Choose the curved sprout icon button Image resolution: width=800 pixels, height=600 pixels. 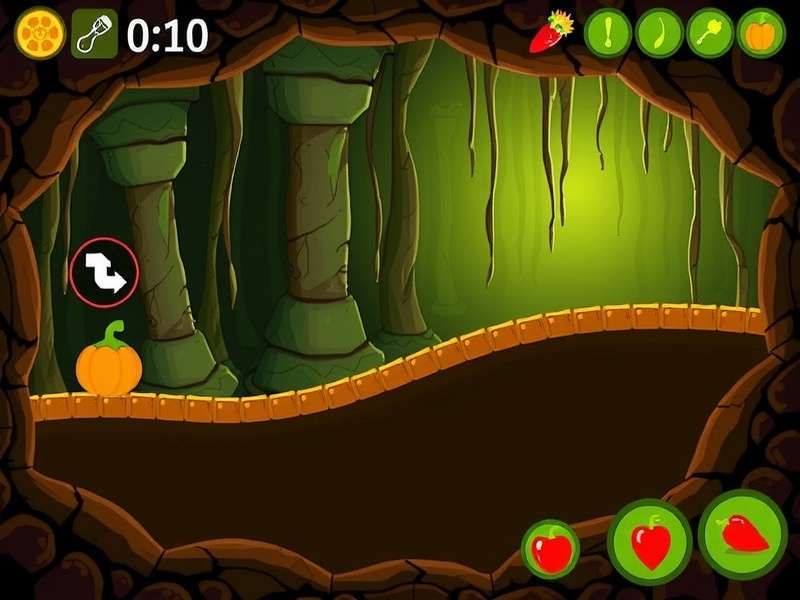click(x=659, y=34)
